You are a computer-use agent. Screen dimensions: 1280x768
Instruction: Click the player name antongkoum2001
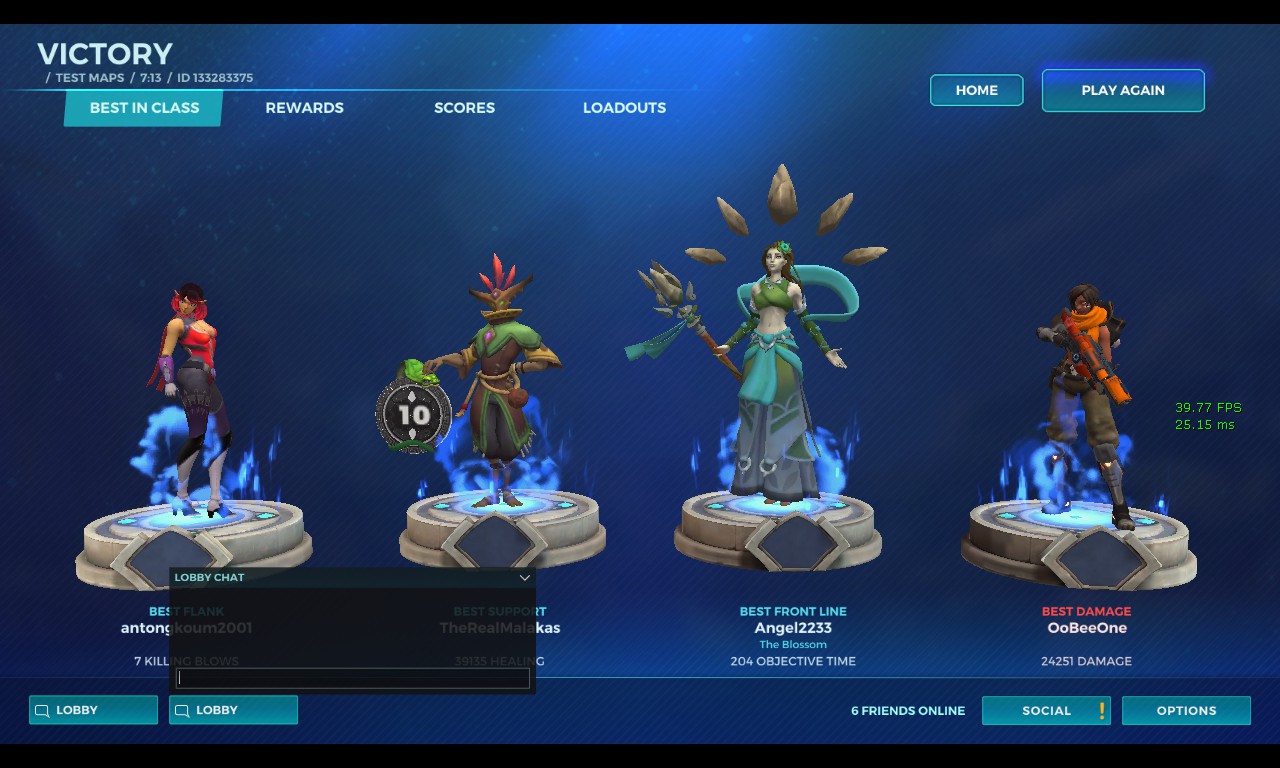(x=186, y=627)
